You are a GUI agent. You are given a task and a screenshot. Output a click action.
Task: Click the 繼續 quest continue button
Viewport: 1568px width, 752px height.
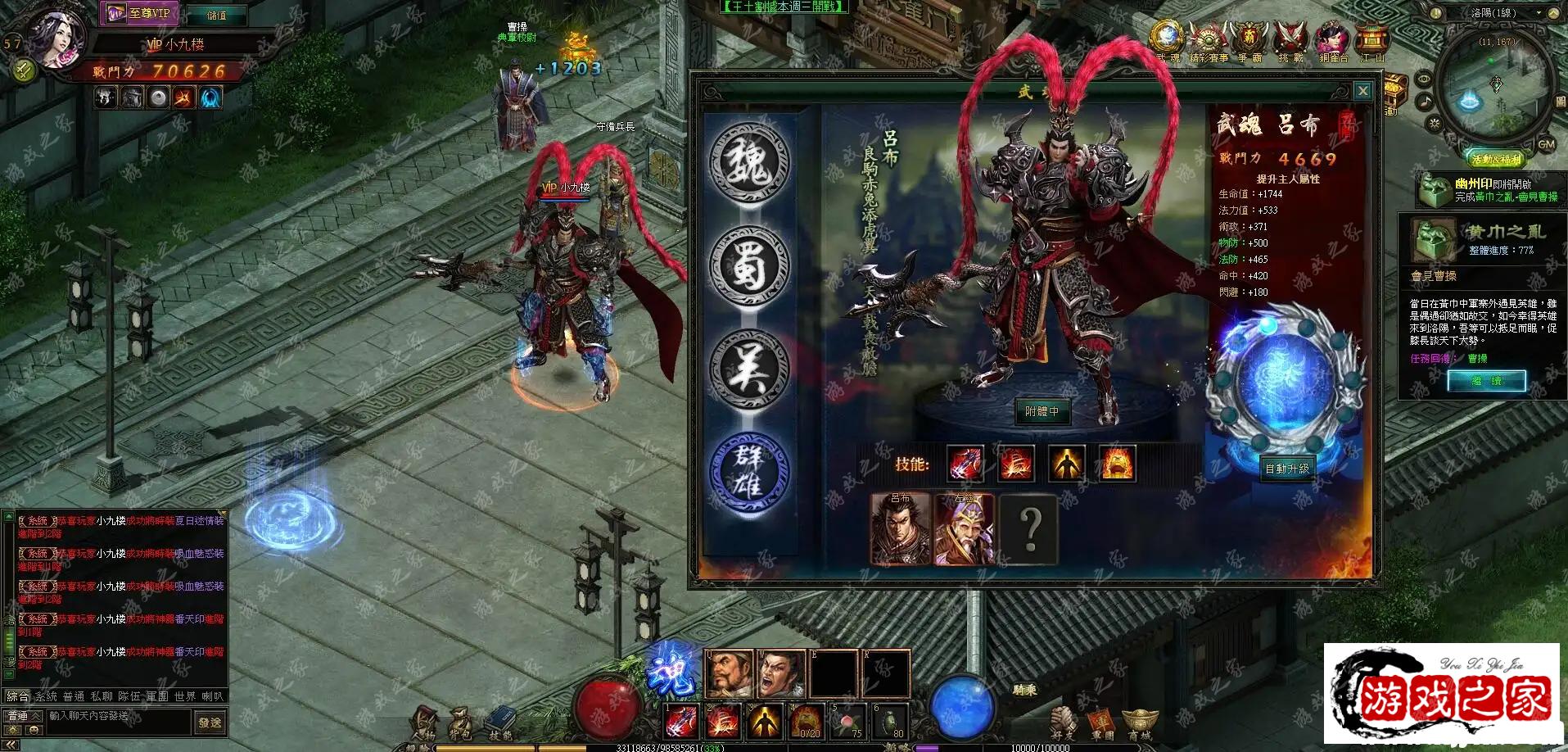tap(1485, 381)
